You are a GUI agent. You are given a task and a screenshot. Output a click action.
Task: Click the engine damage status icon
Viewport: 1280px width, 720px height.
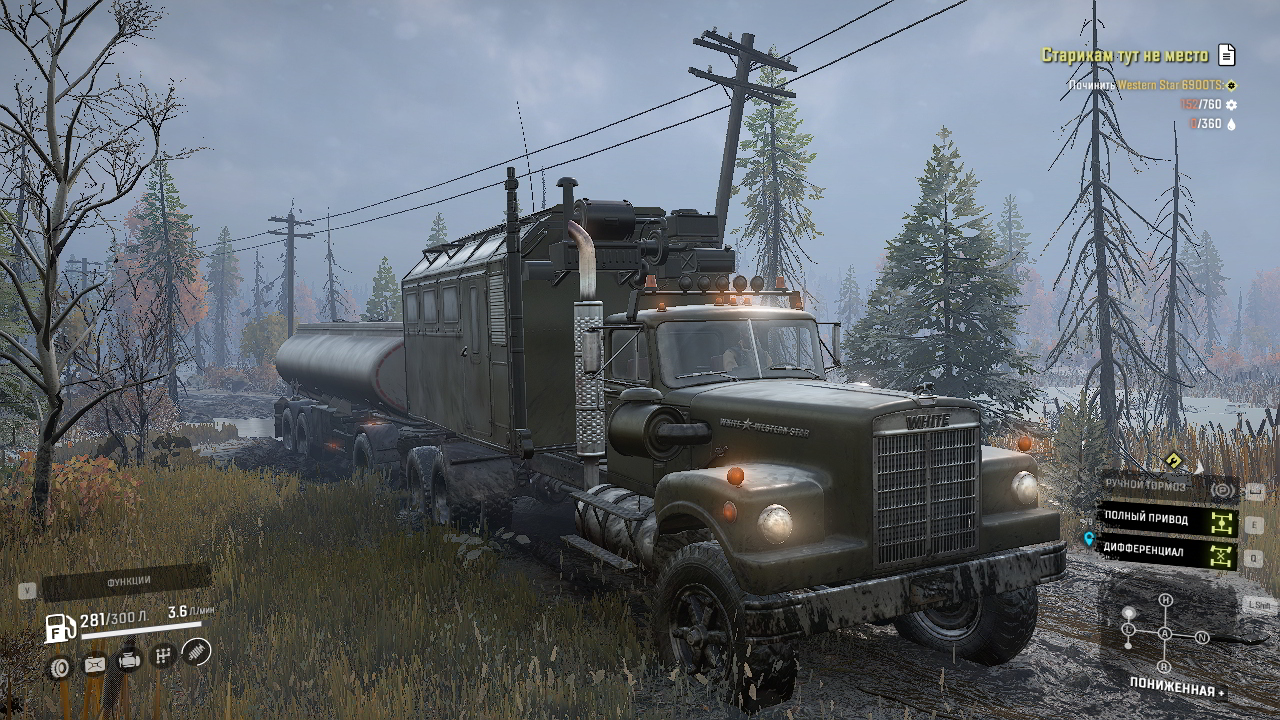coord(129,660)
